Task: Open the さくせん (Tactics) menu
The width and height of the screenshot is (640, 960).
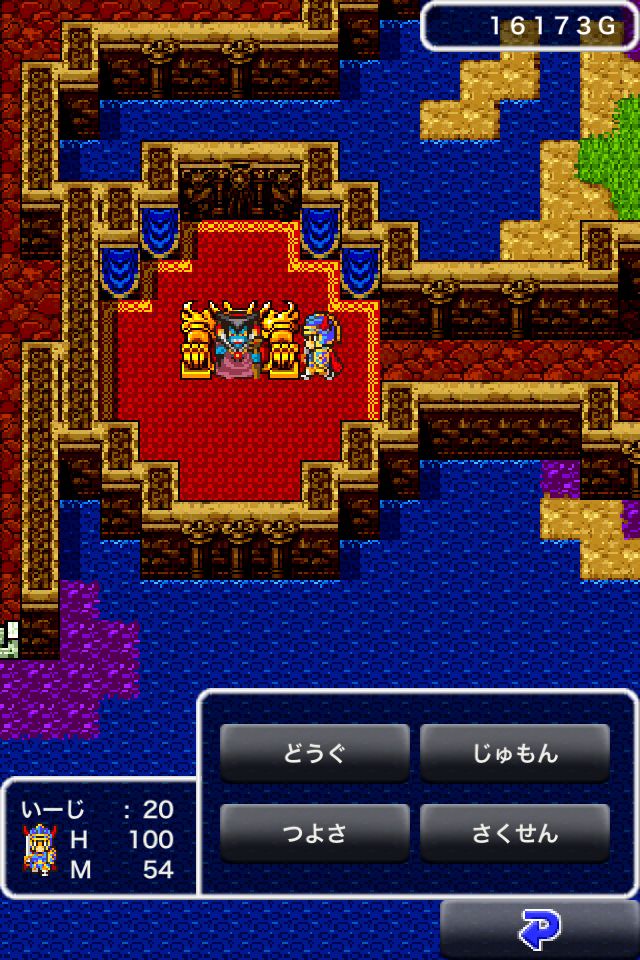Action: pos(514,833)
